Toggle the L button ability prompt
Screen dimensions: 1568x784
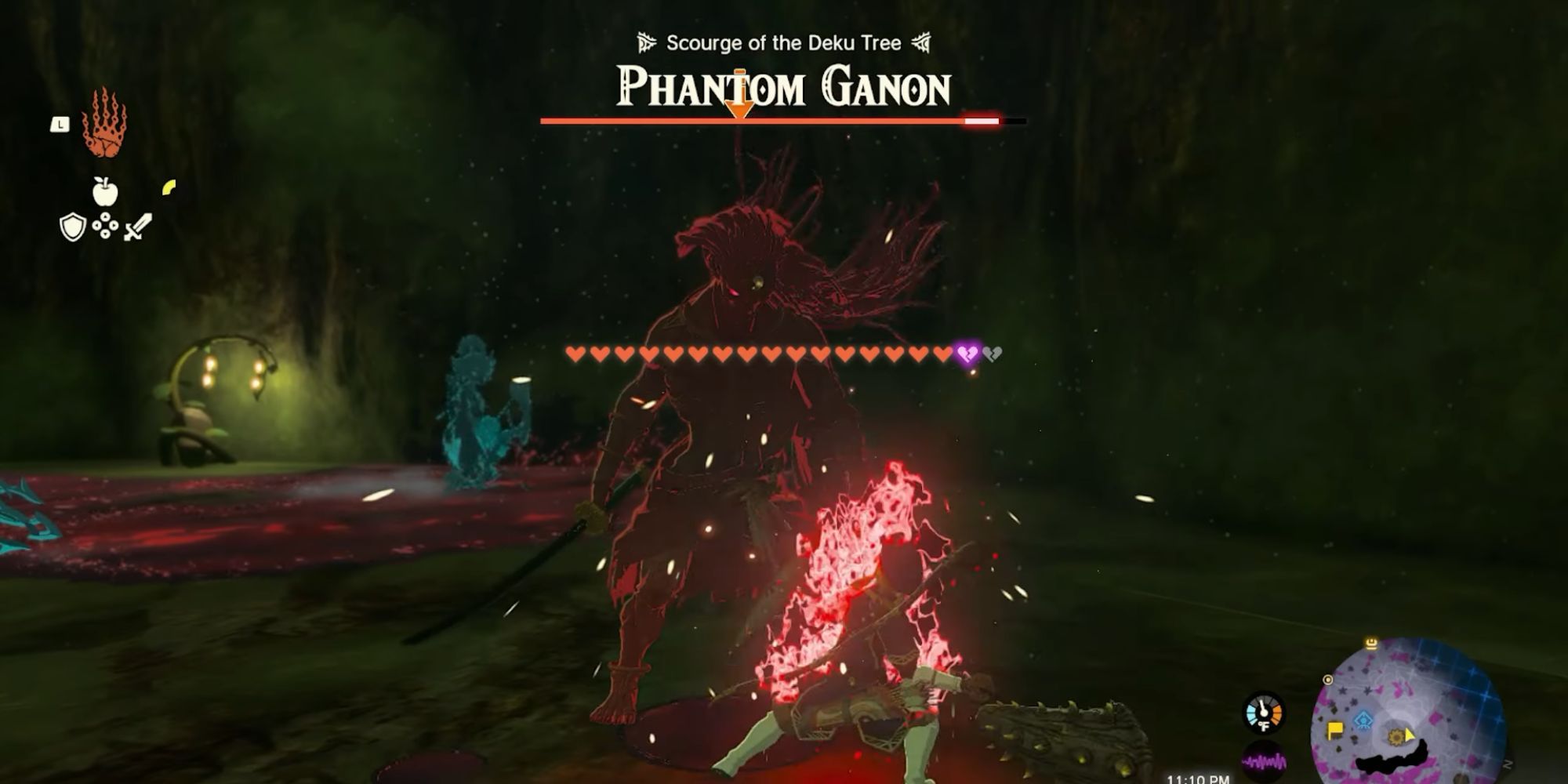[x=60, y=123]
